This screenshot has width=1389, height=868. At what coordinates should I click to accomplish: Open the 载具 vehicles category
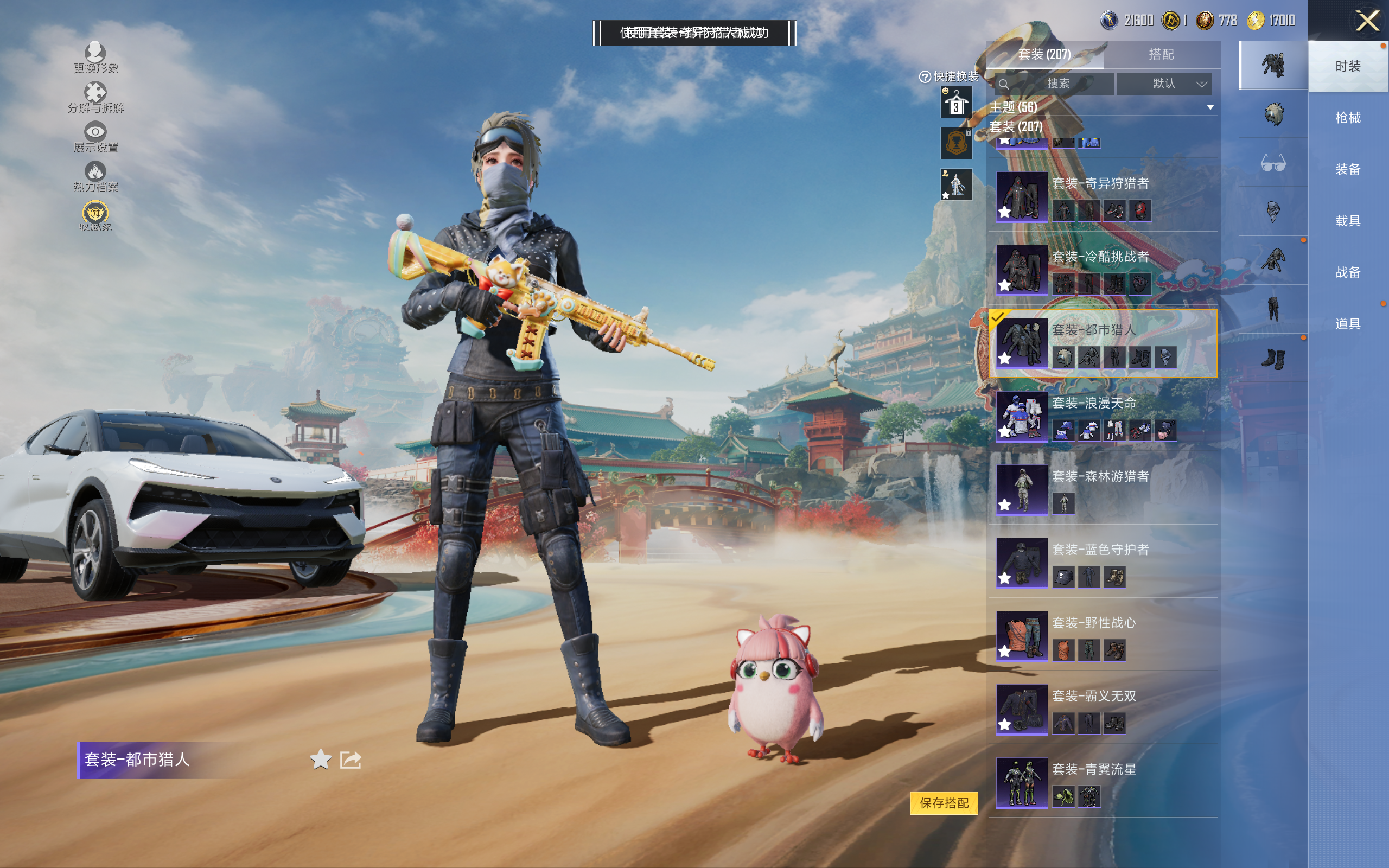(x=1347, y=220)
